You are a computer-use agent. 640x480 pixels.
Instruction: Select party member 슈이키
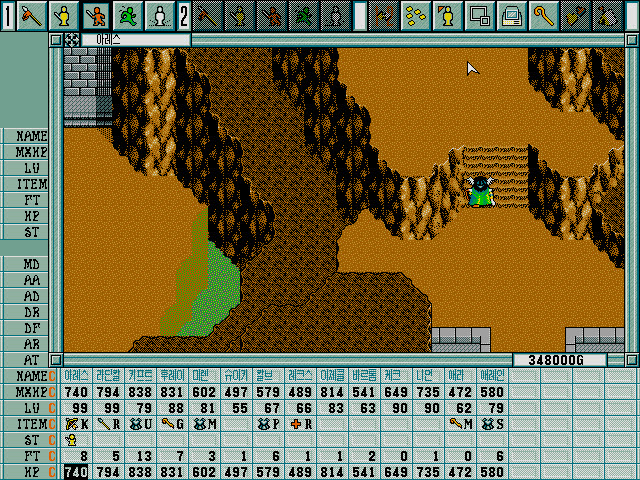pyautogui.click(x=237, y=375)
